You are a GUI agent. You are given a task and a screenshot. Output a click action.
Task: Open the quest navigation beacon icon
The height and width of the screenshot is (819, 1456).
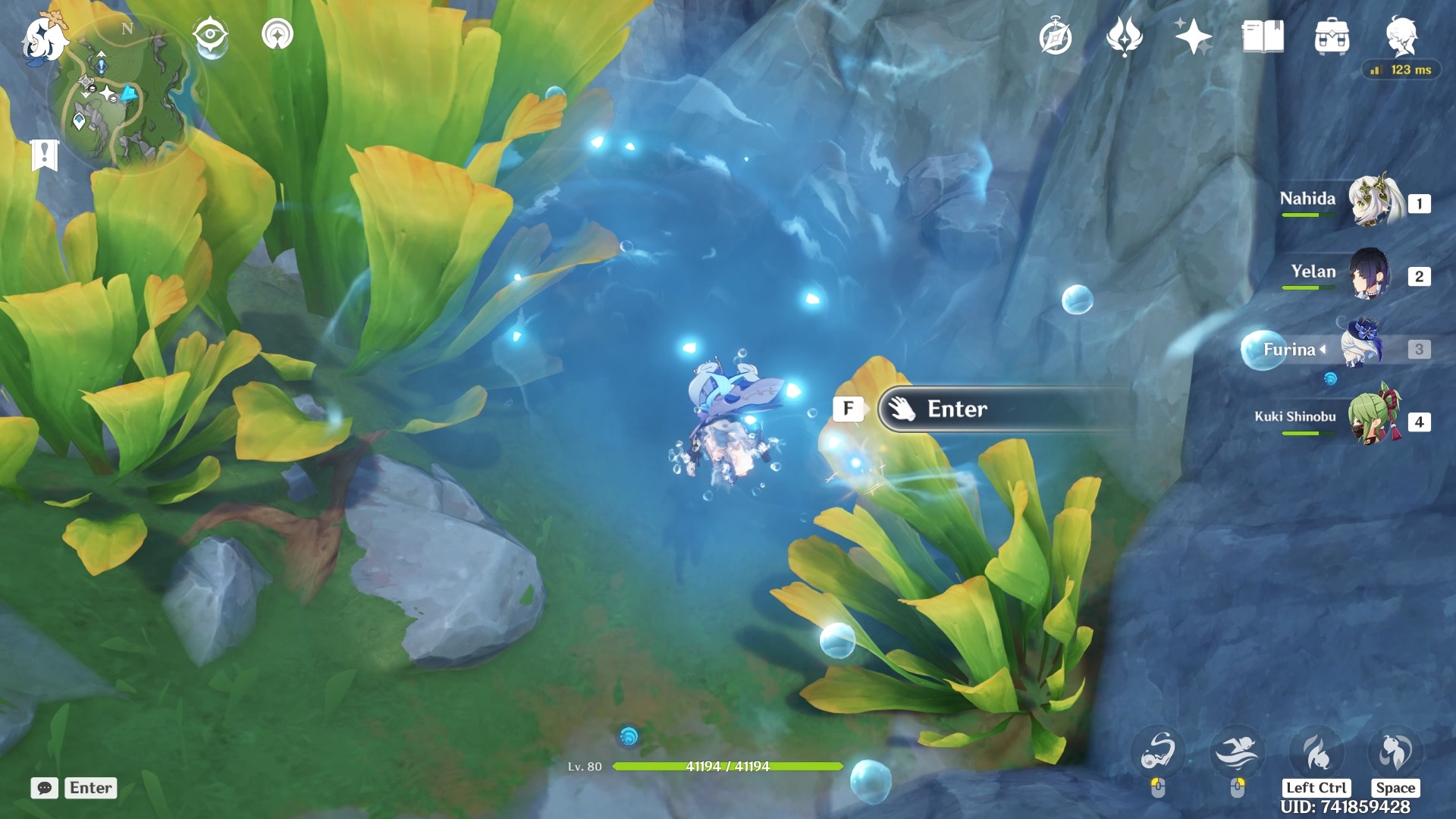click(278, 35)
